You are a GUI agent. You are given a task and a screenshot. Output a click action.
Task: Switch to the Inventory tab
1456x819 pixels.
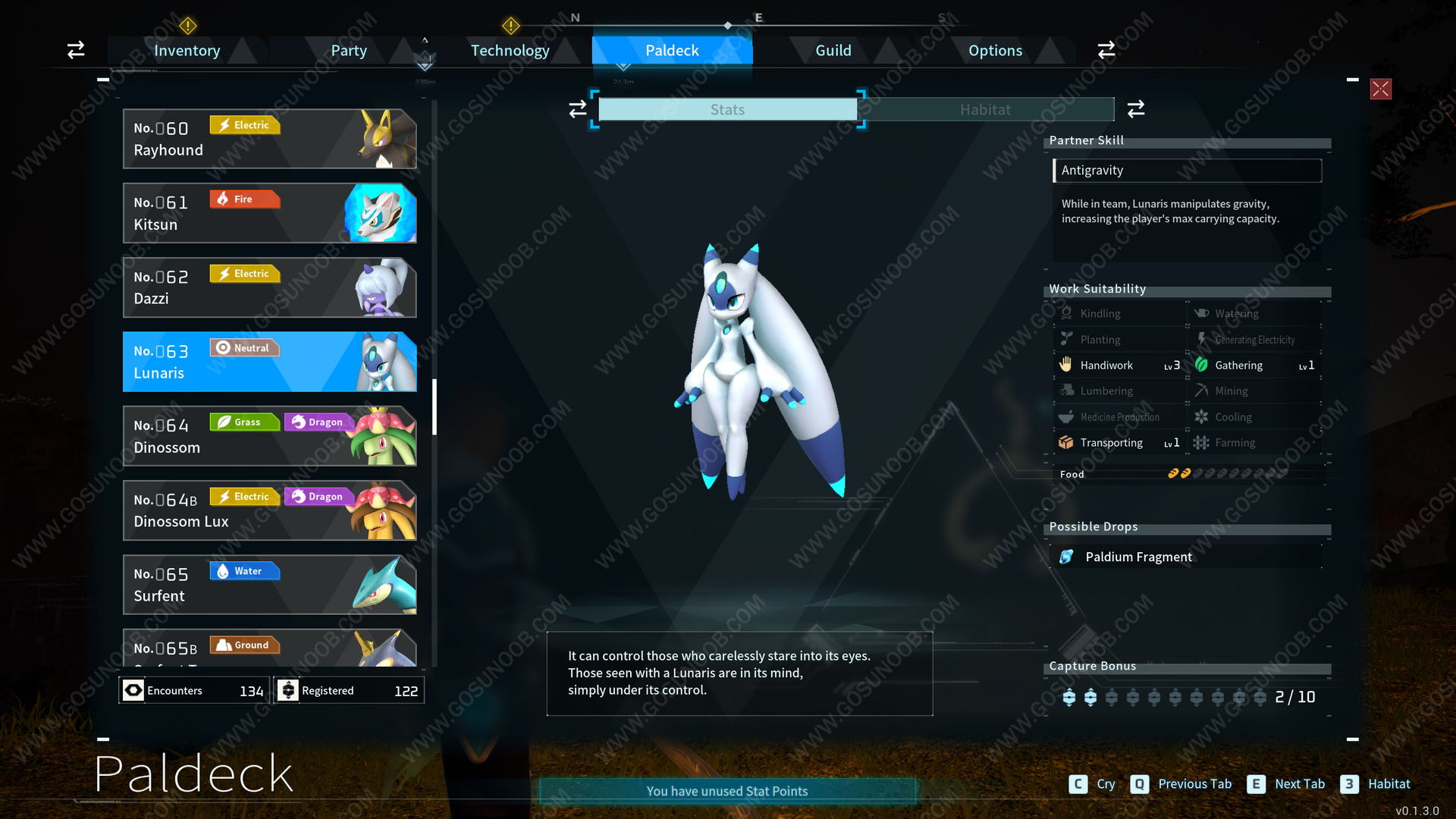[187, 51]
